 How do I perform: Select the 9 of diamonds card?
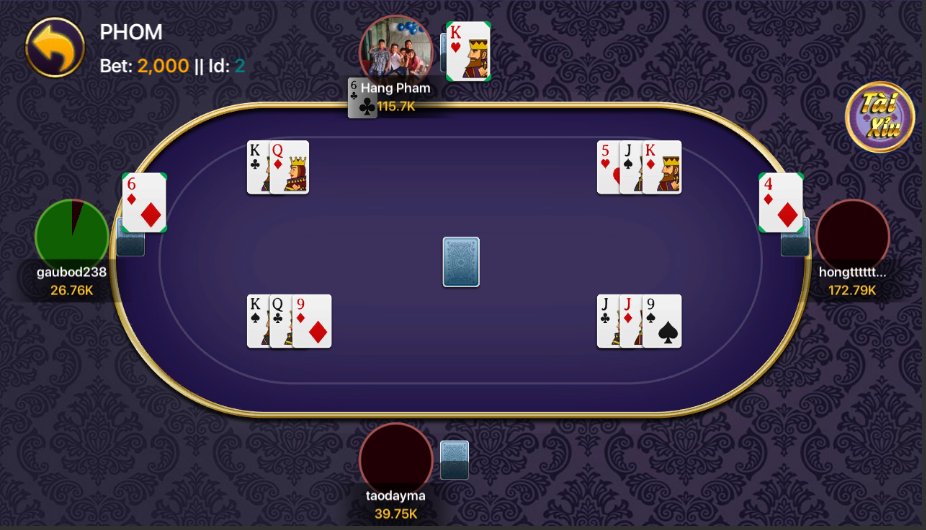click(313, 321)
